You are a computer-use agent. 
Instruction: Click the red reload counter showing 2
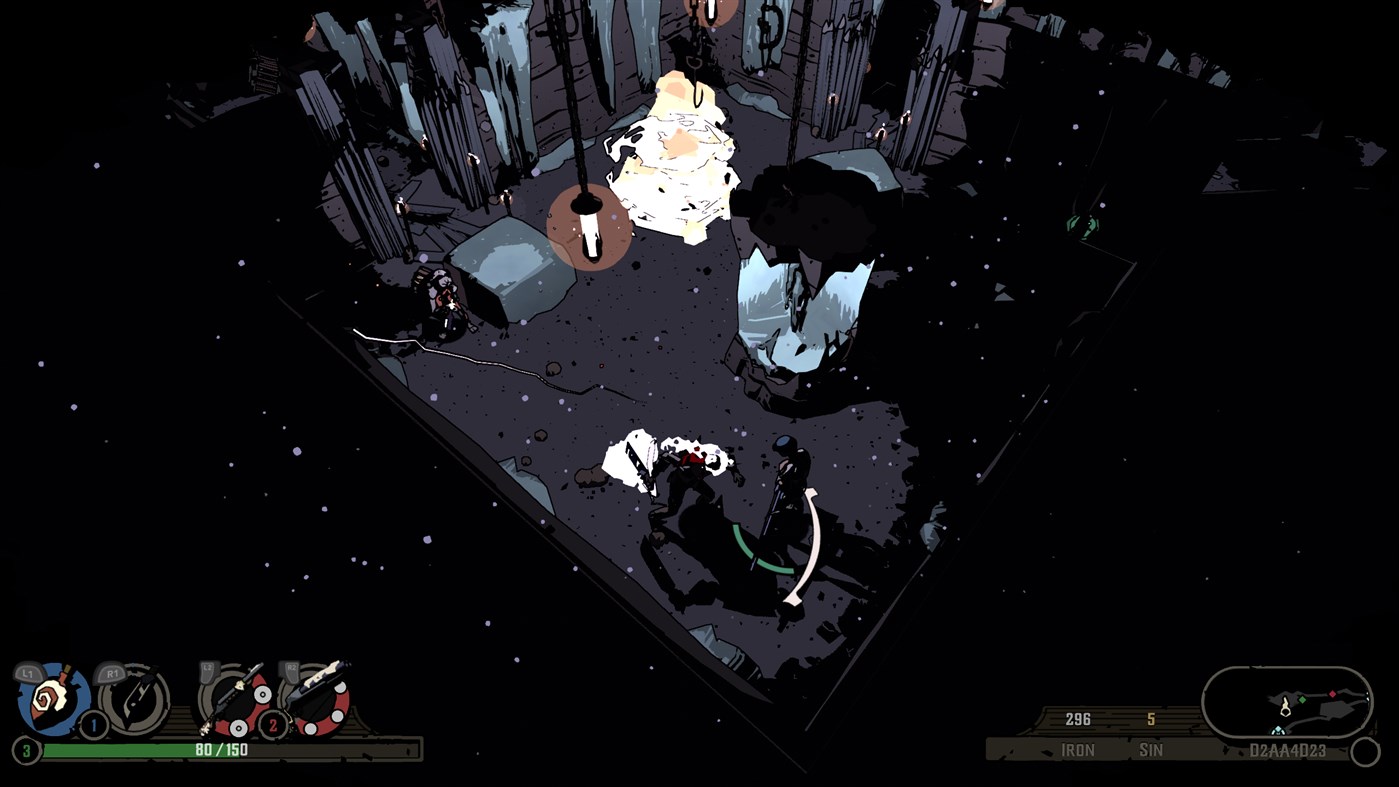tap(273, 725)
